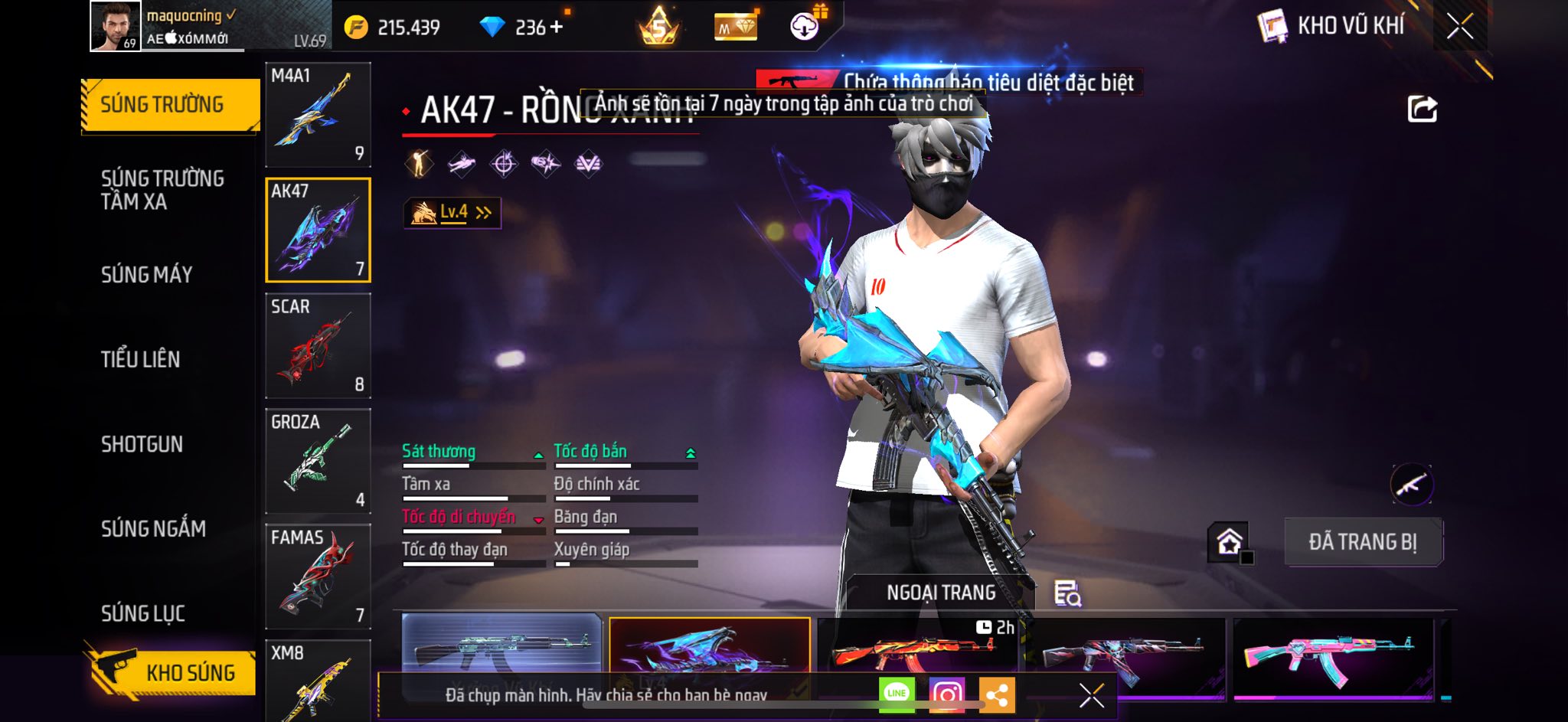Select the GROZA weapon tile
This screenshot has height=722, width=1568.
318,462
